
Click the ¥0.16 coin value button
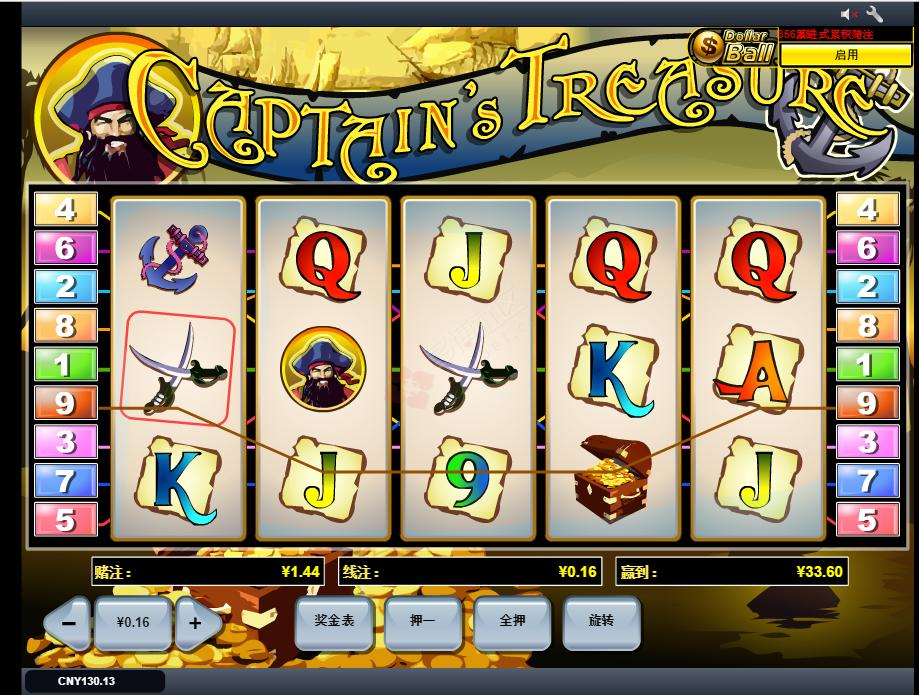click(132, 623)
